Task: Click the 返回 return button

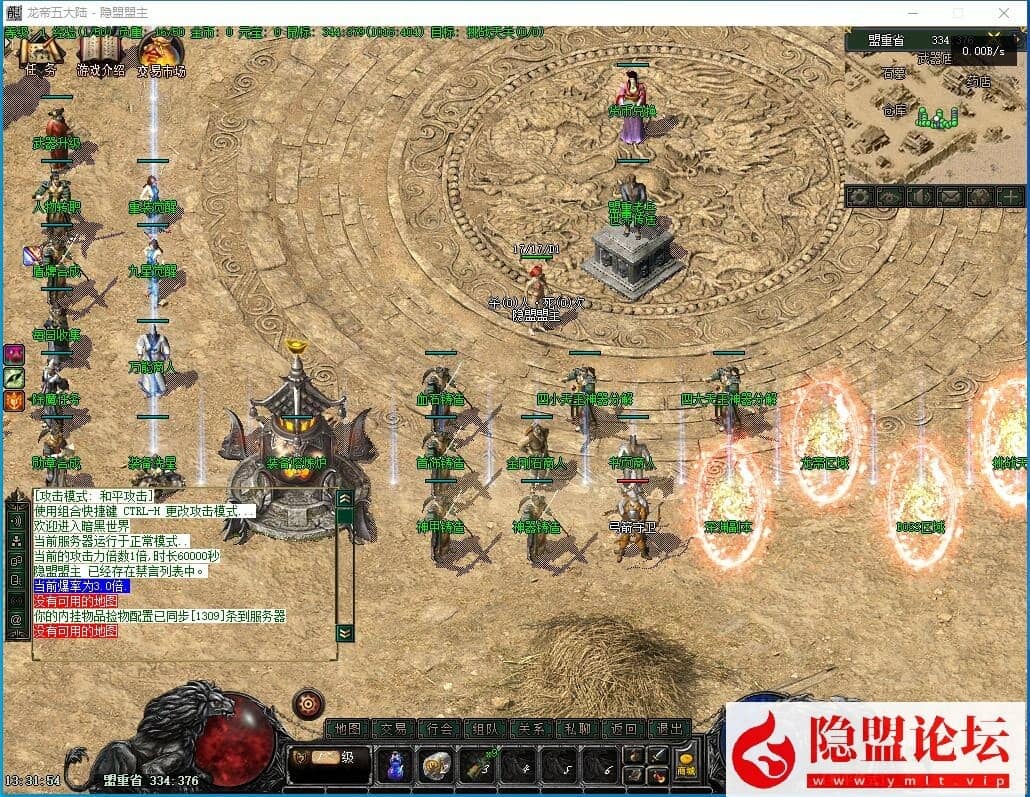Action: 623,729
